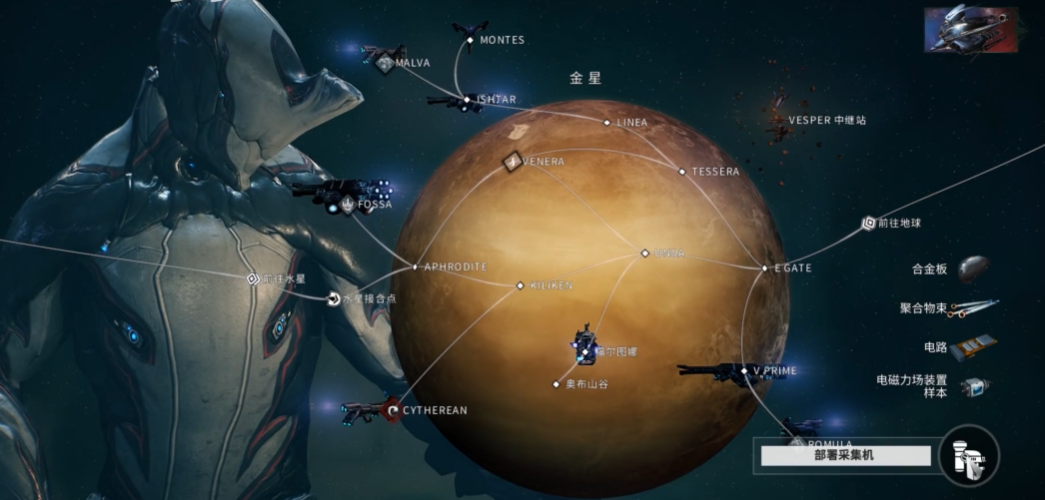Select the MONTES mission node
This screenshot has height=500, width=1045.
471,40
